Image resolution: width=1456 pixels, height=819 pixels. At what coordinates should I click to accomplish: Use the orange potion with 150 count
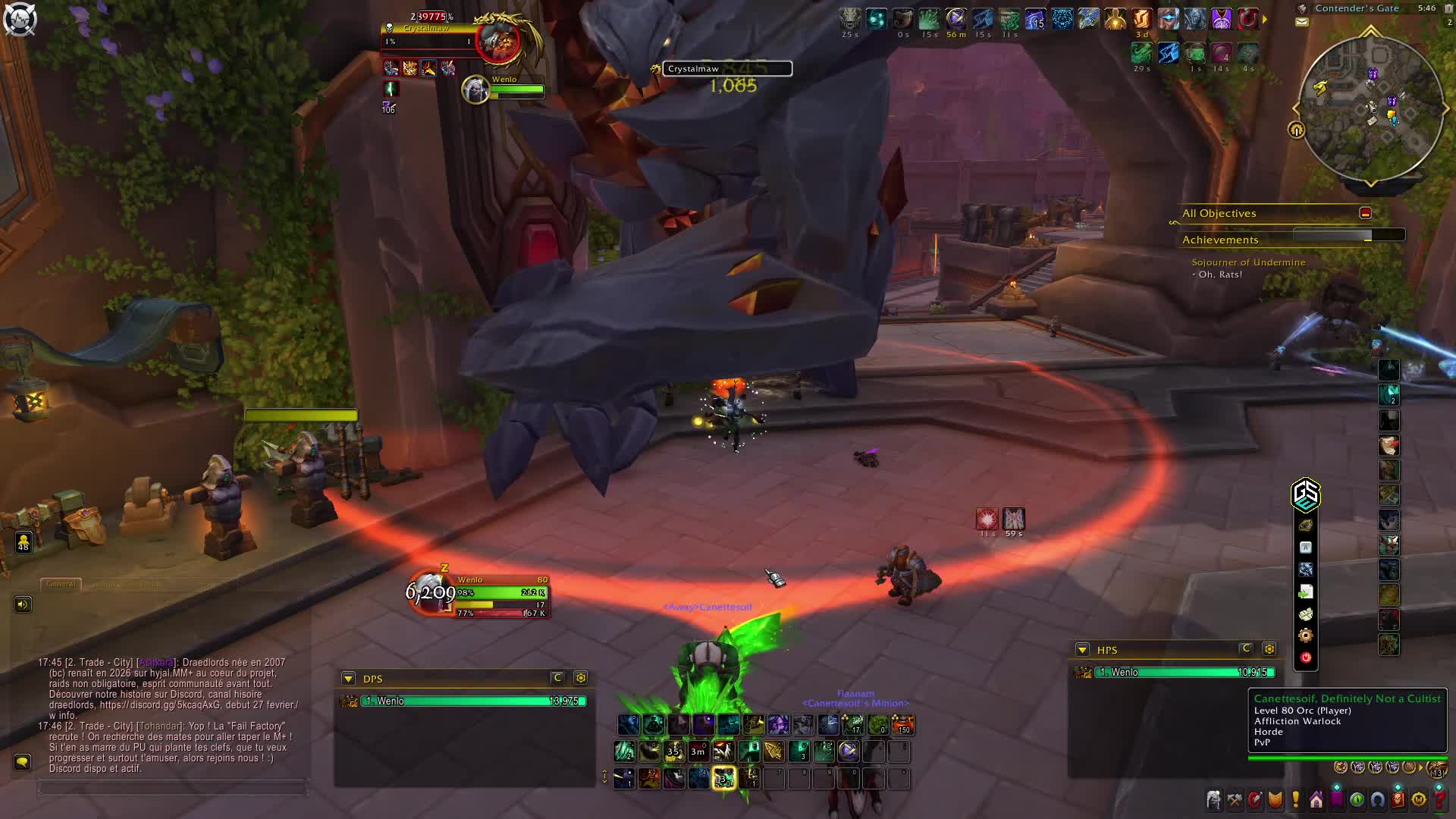[902, 725]
